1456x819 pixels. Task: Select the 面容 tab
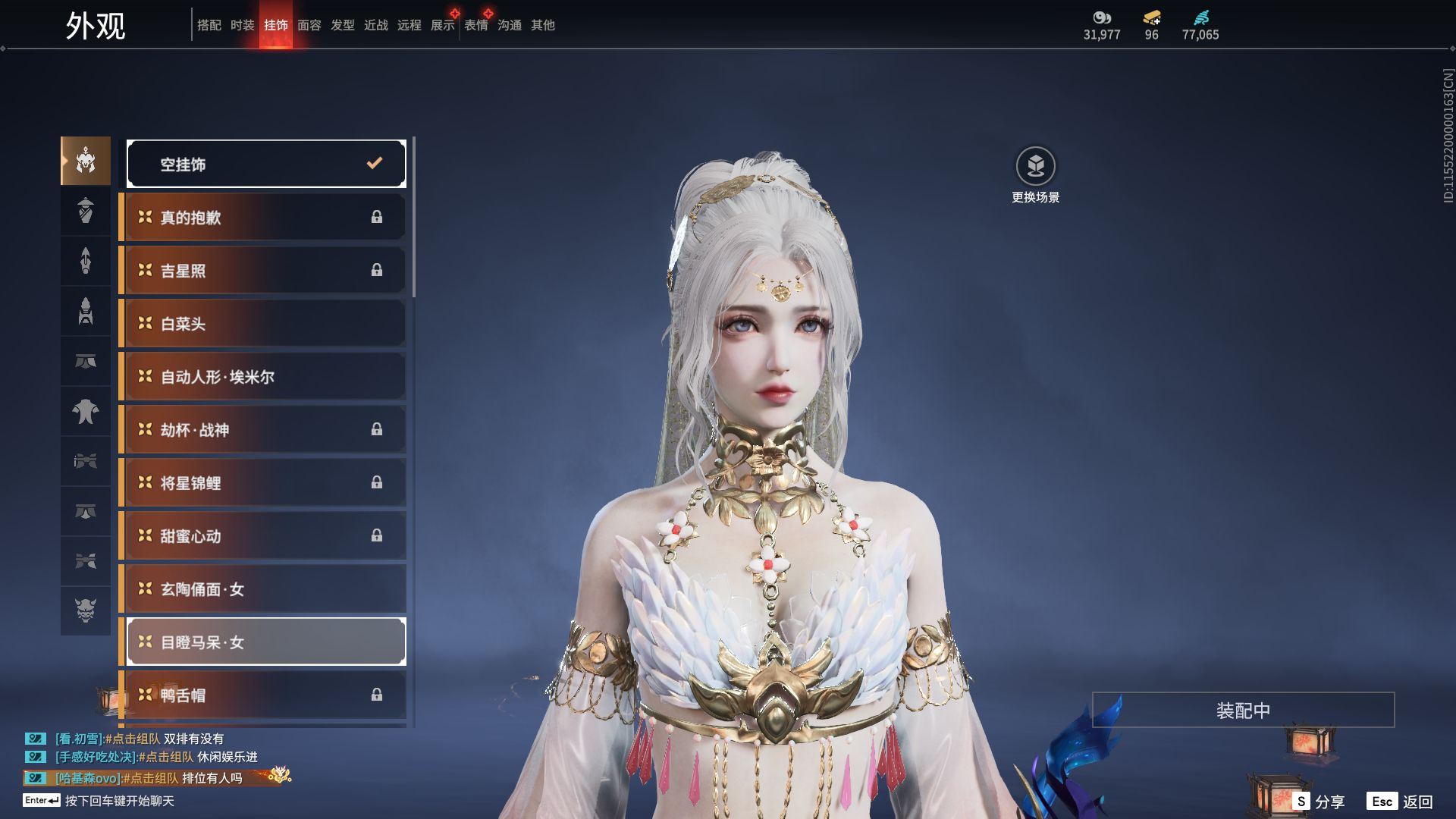[x=309, y=25]
